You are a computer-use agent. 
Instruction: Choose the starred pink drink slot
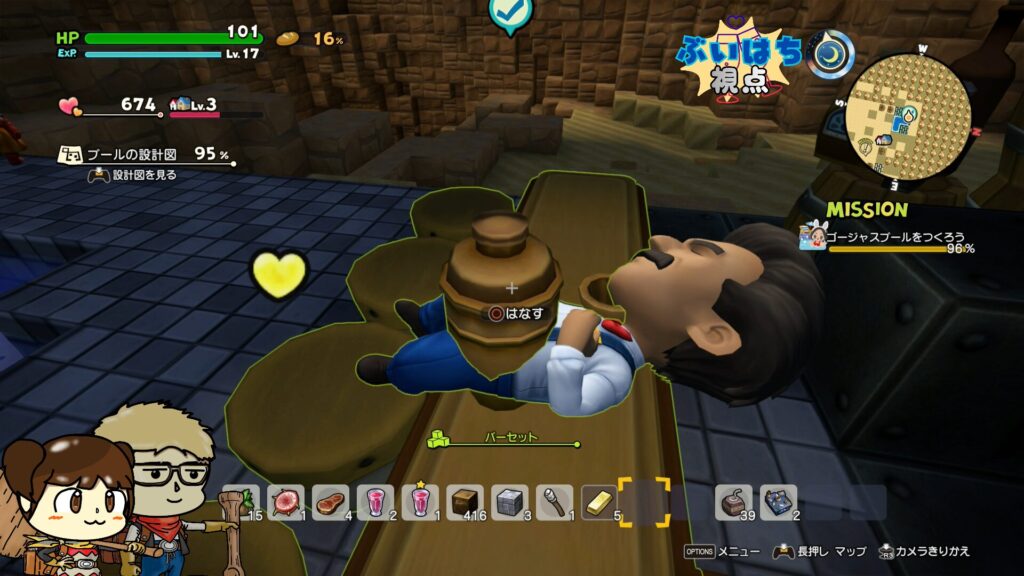click(421, 501)
